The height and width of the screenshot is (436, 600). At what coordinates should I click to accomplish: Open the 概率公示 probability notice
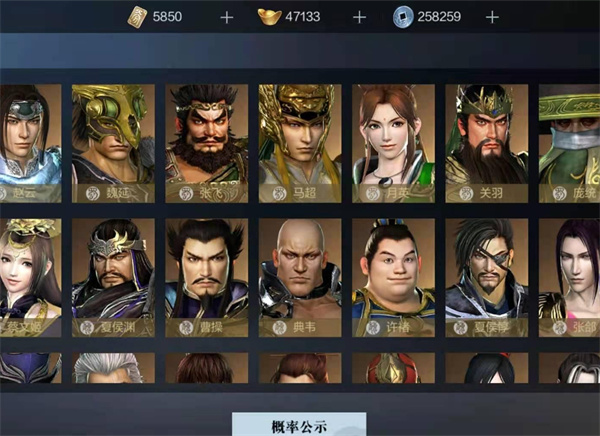tap(299, 425)
